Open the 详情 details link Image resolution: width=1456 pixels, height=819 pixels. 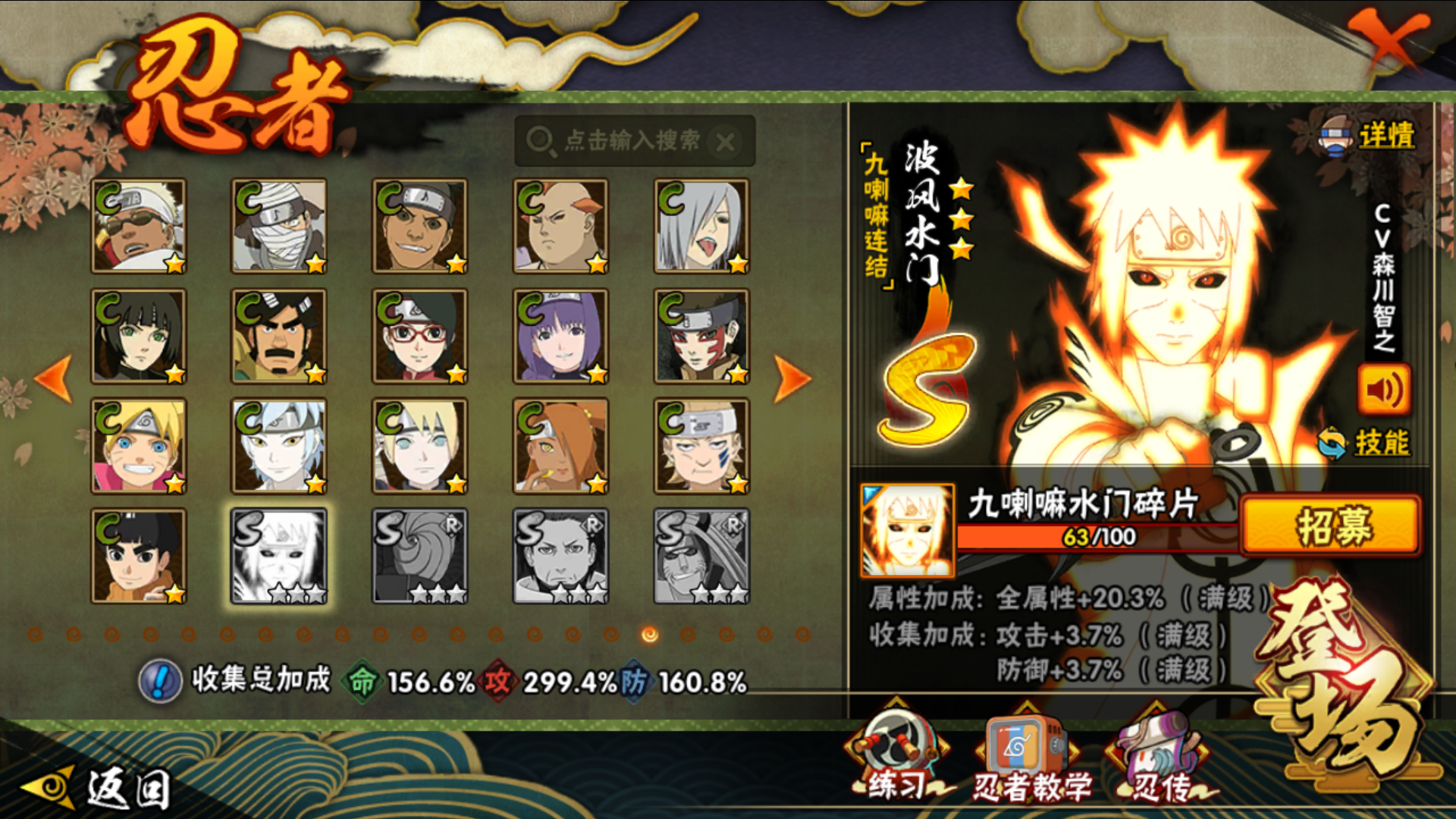[1385, 136]
